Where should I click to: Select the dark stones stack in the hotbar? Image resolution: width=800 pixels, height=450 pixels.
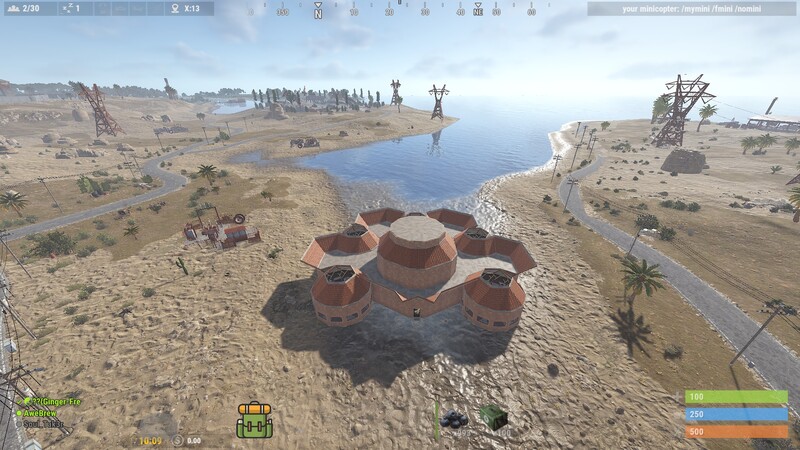pos(455,420)
